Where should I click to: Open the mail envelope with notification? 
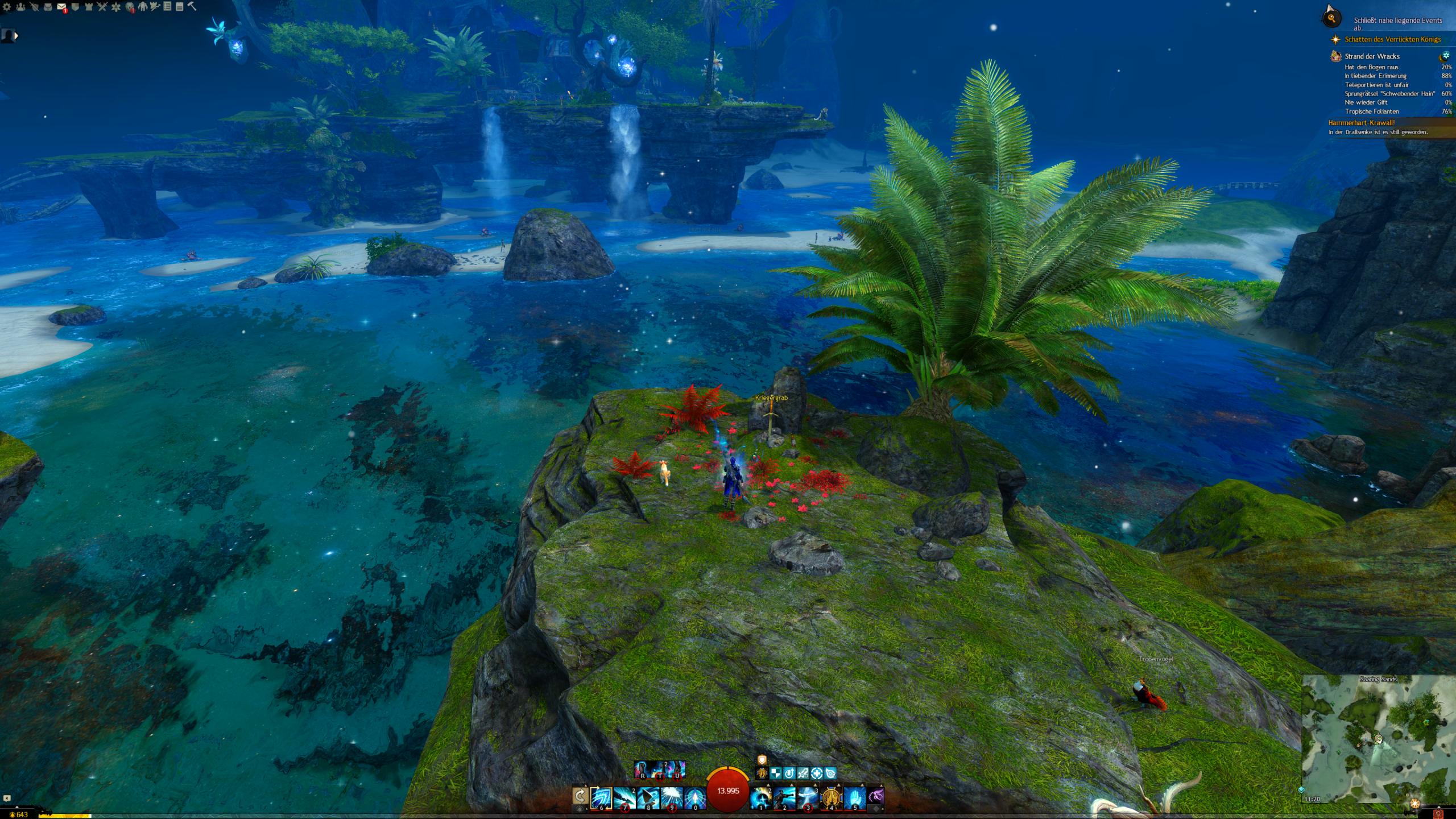tap(61, 7)
